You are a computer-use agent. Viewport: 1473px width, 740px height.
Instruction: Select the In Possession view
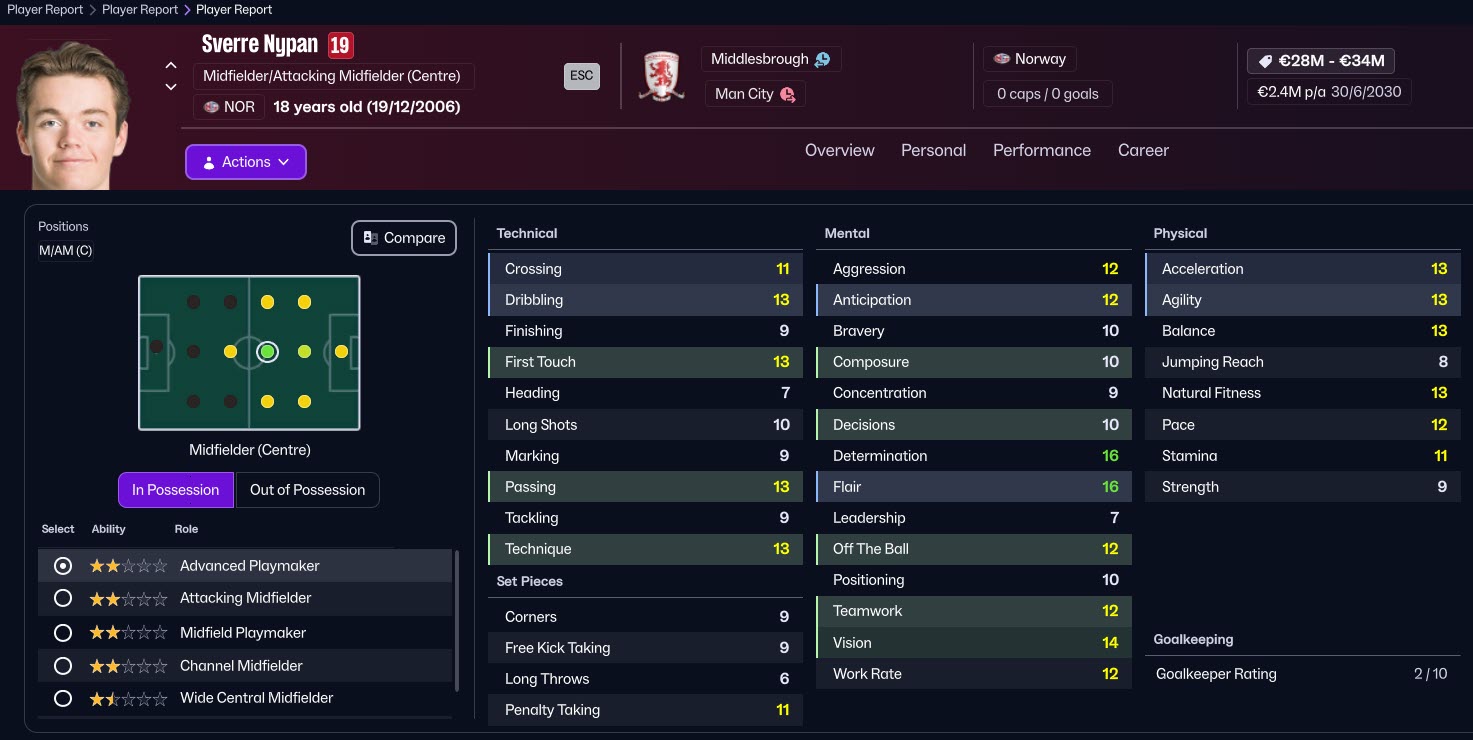coord(176,490)
